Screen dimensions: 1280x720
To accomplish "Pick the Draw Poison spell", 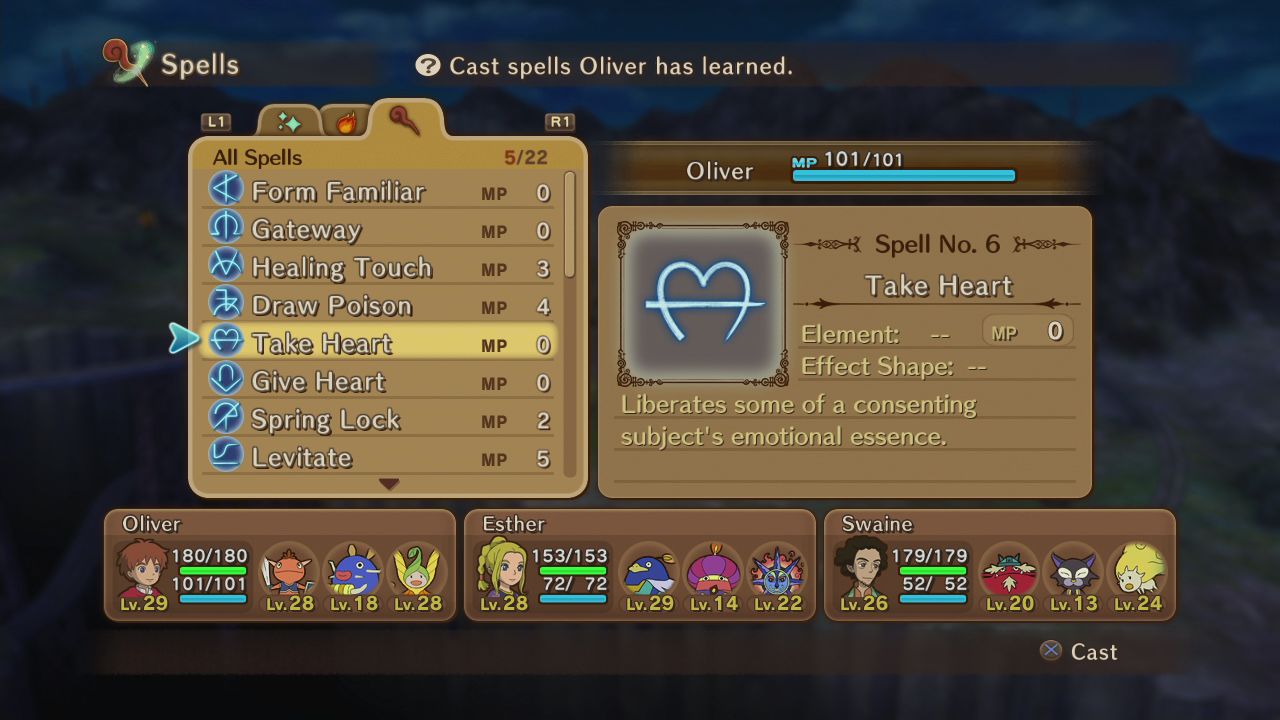I will click(x=331, y=305).
